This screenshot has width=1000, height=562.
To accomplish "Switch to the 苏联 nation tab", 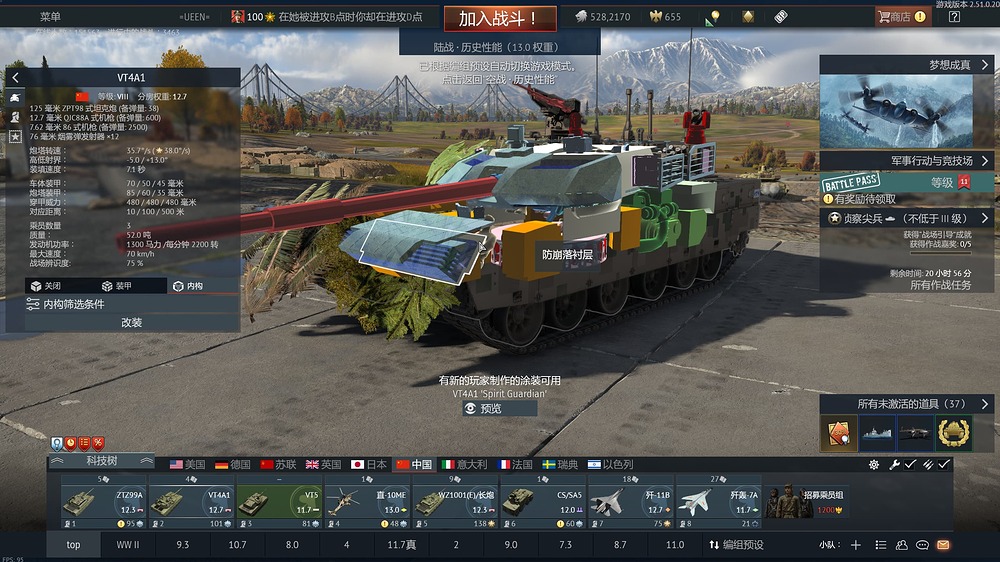I will coord(277,465).
